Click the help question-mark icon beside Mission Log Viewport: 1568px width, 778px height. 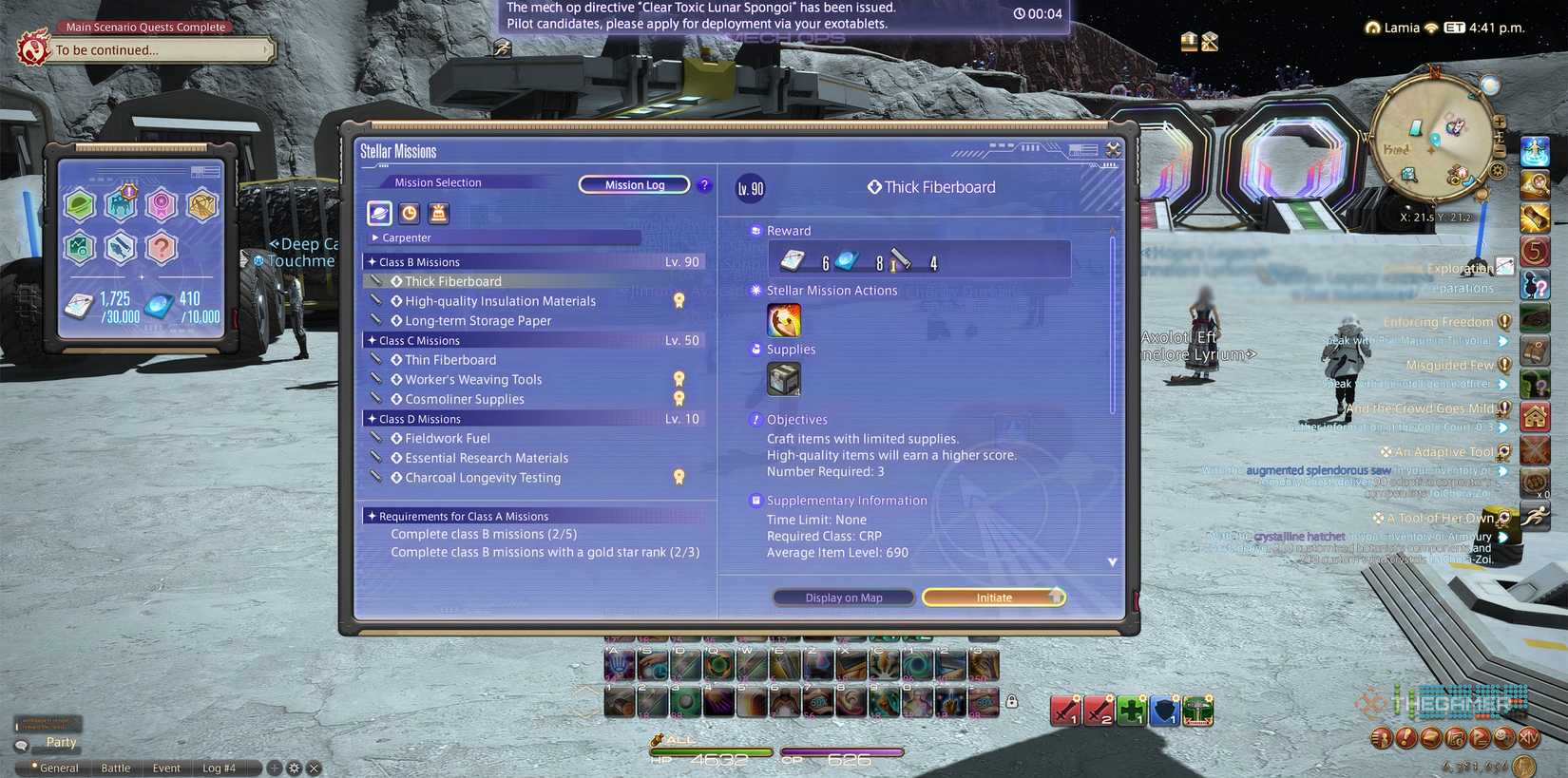tap(704, 185)
